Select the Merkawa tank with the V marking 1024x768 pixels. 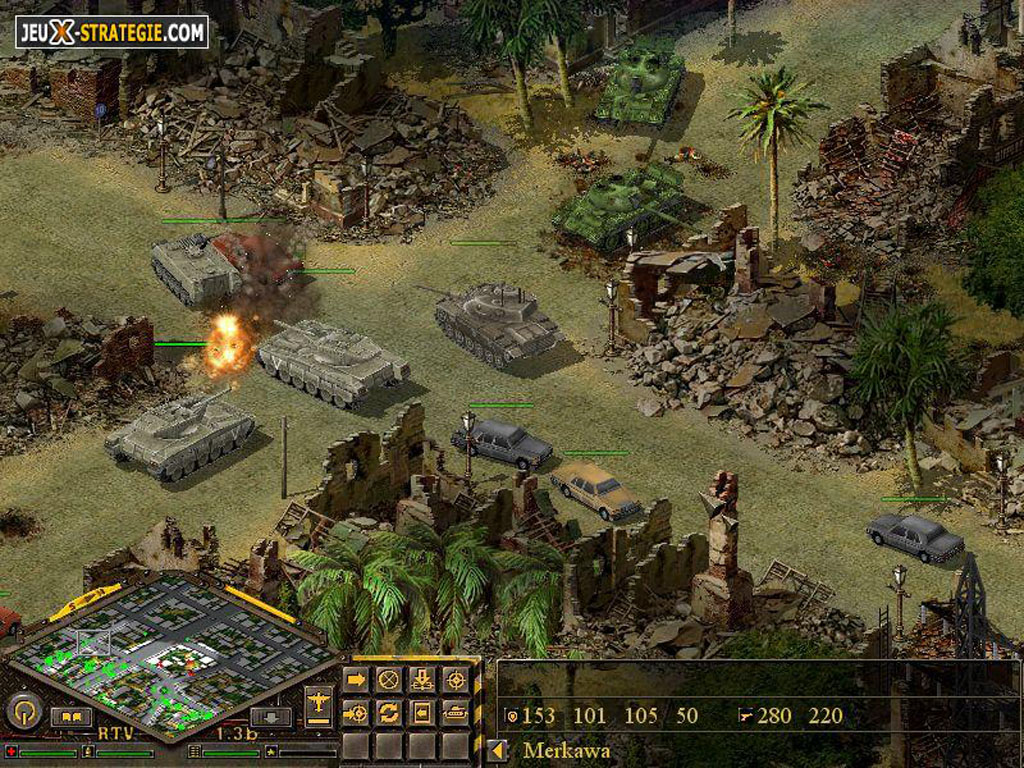click(332, 361)
